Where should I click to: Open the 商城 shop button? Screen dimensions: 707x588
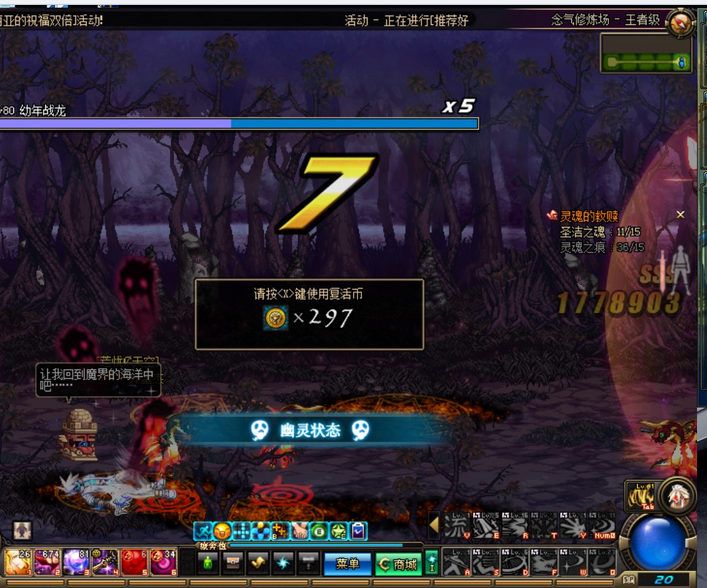pyautogui.click(x=399, y=564)
